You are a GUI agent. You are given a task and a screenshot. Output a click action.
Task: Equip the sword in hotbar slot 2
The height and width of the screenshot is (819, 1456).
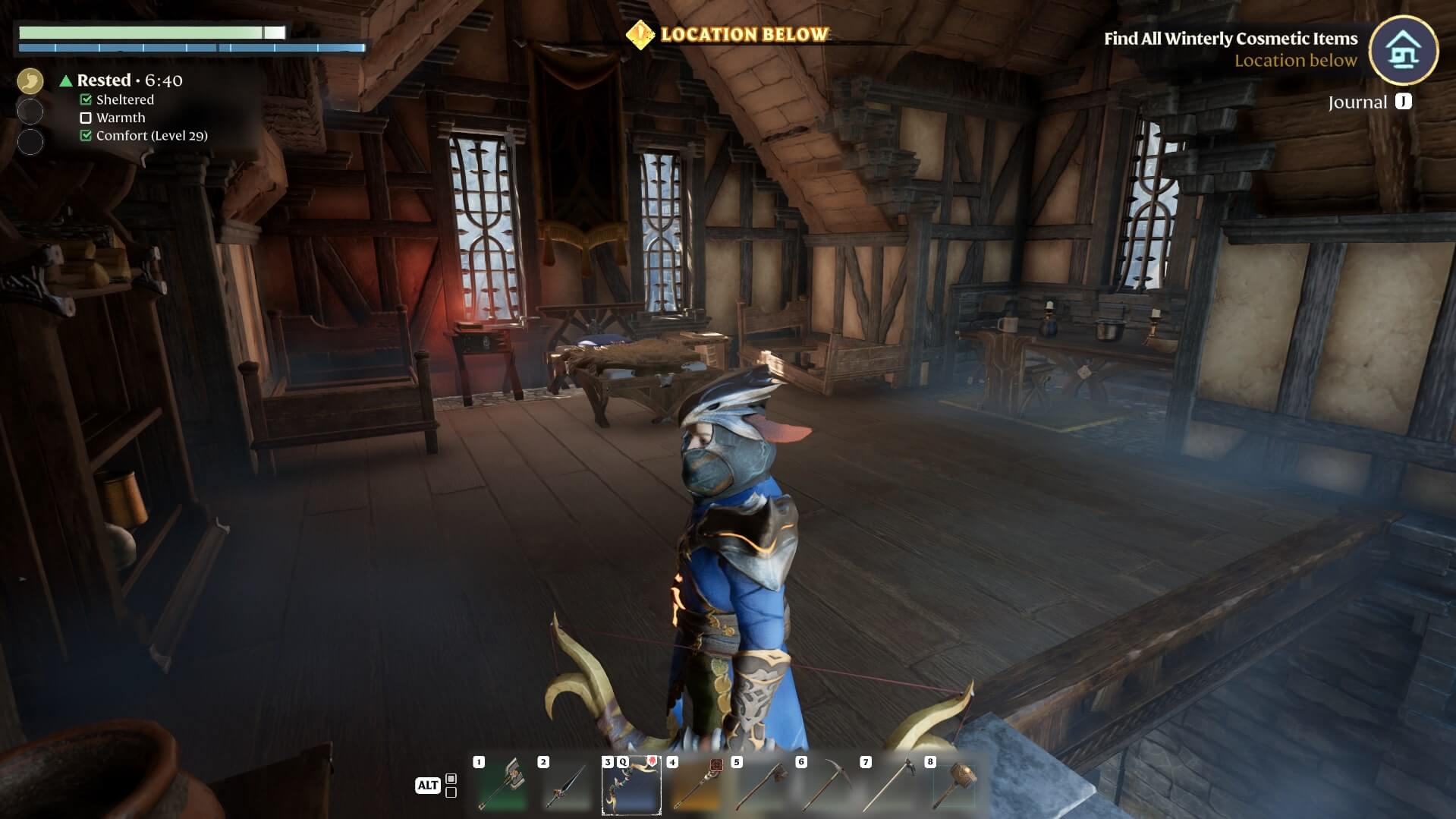coord(567,786)
